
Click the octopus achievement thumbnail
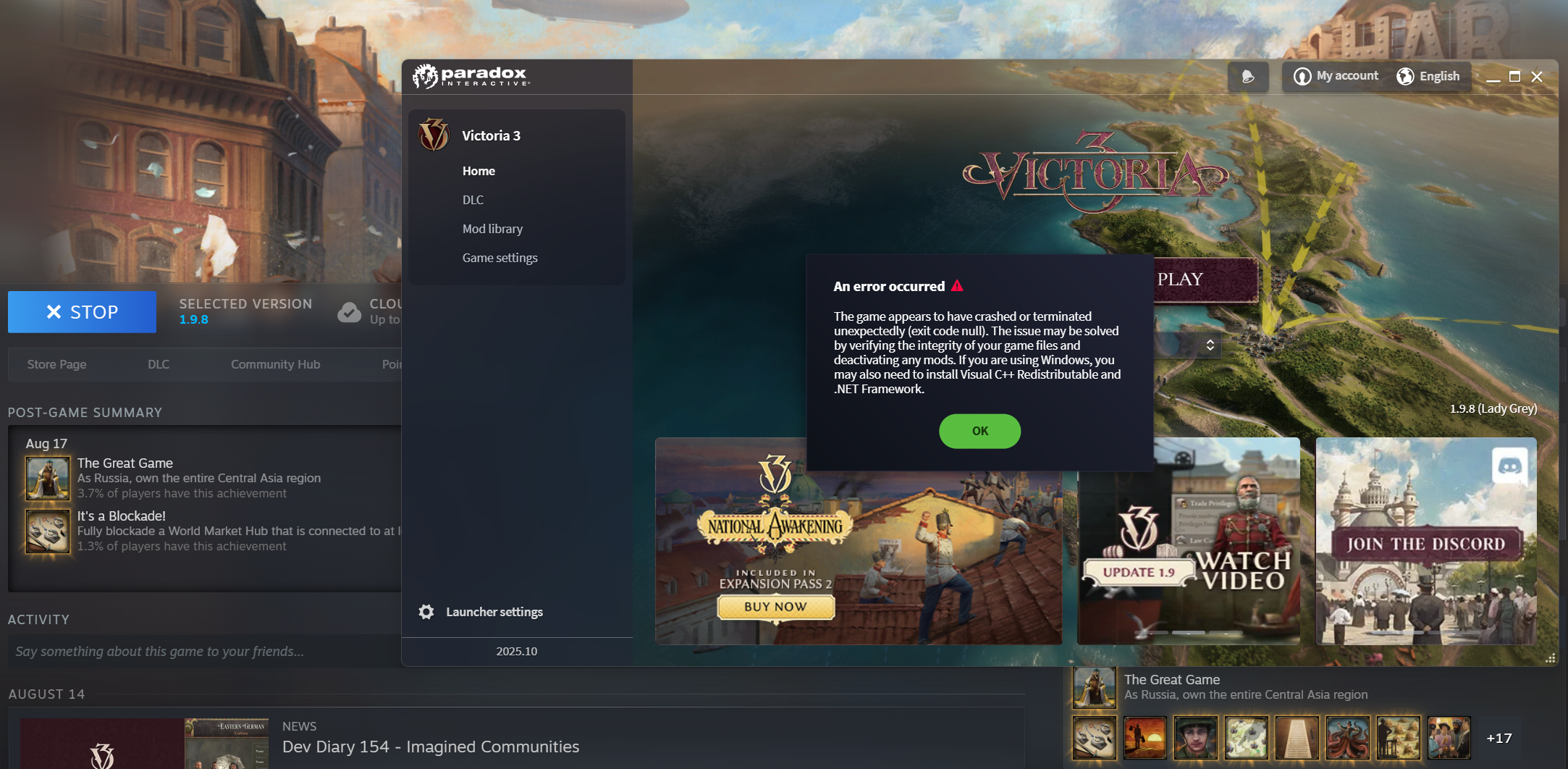1347,739
